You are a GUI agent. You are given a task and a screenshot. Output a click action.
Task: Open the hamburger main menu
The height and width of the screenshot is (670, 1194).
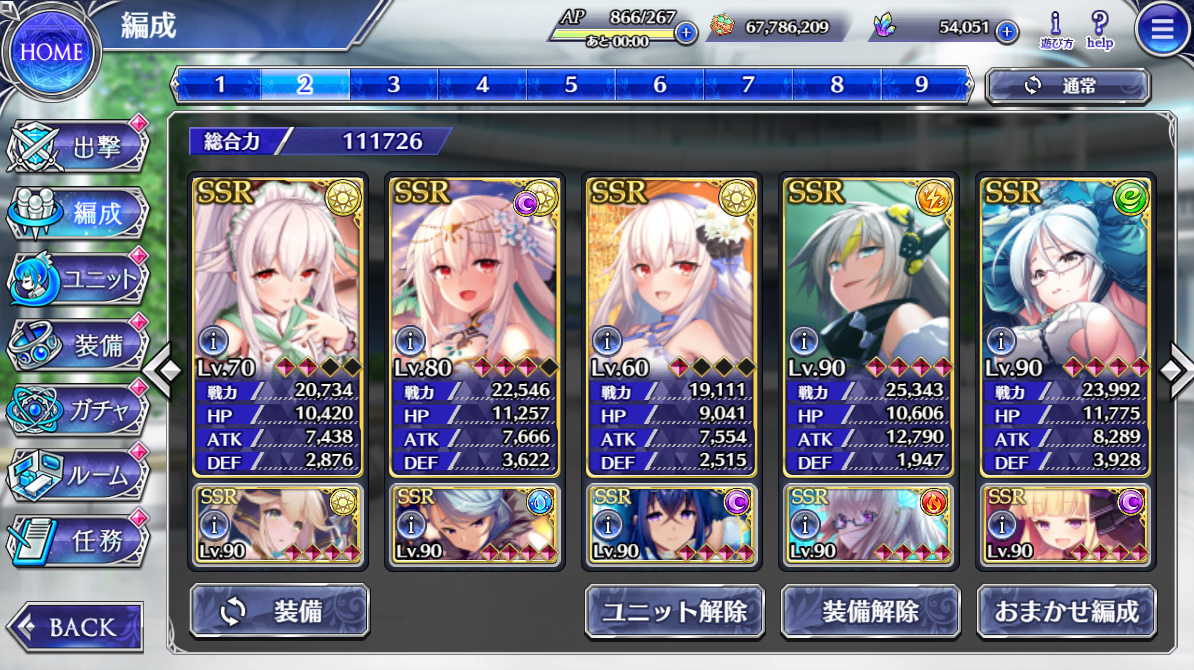(x=1162, y=31)
